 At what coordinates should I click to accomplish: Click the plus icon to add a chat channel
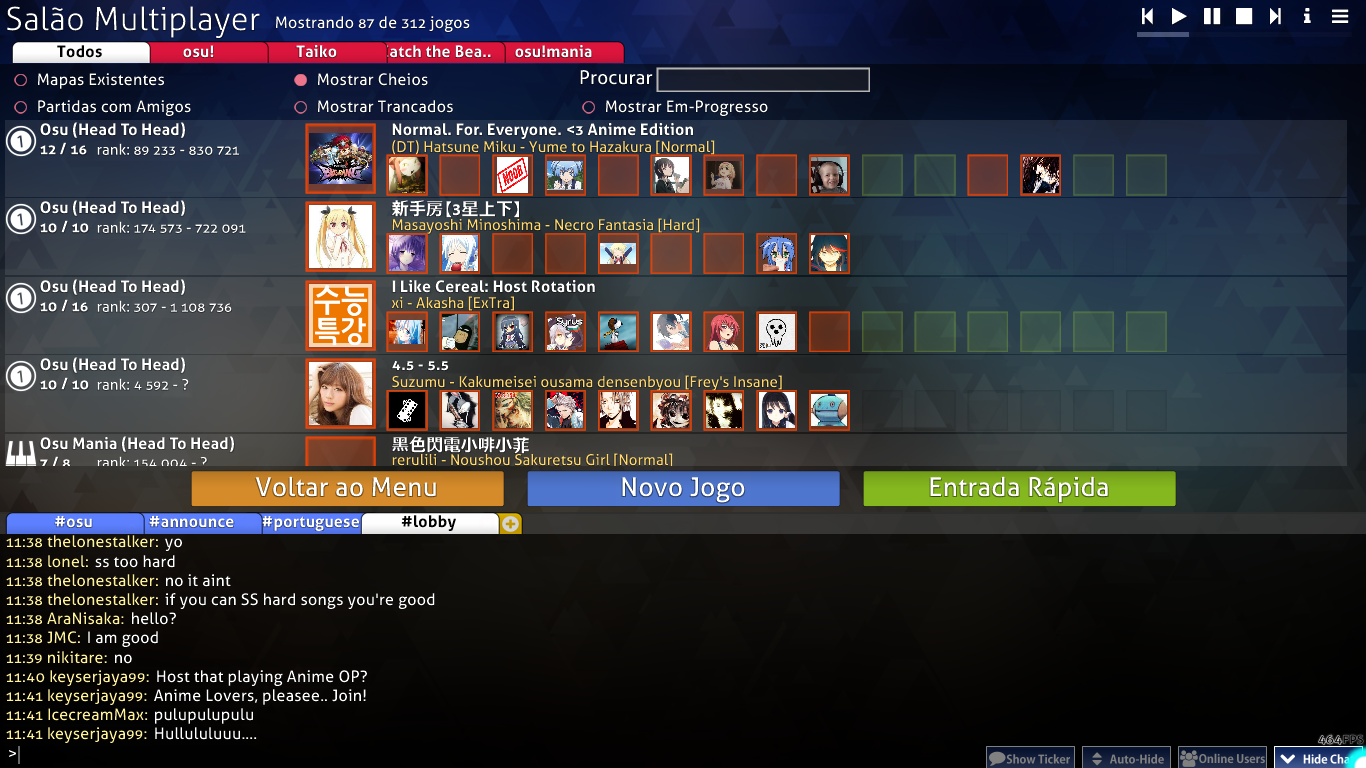(x=510, y=522)
